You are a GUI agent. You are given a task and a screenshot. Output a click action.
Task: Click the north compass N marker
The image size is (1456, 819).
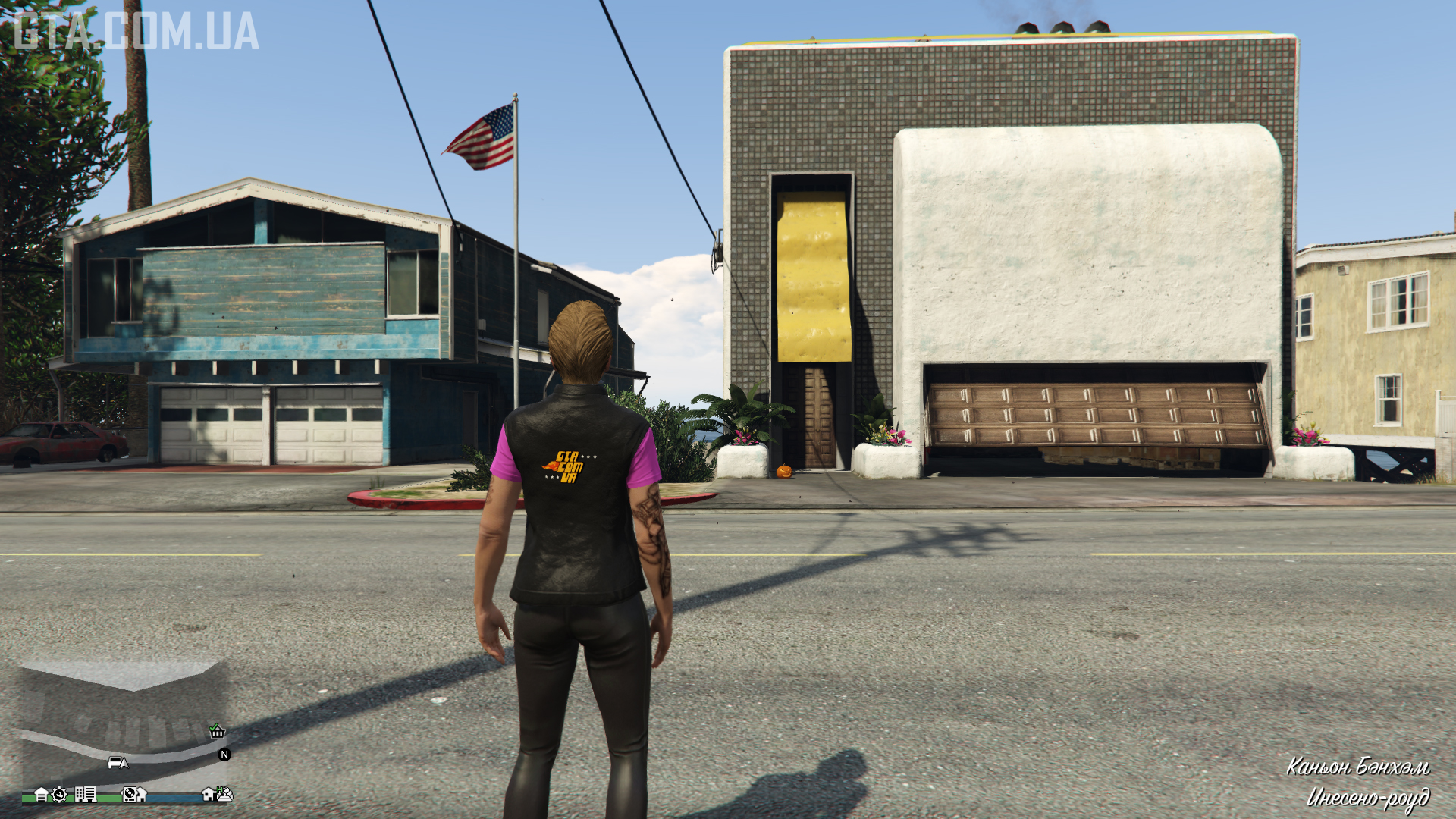pyautogui.click(x=224, y=755)
